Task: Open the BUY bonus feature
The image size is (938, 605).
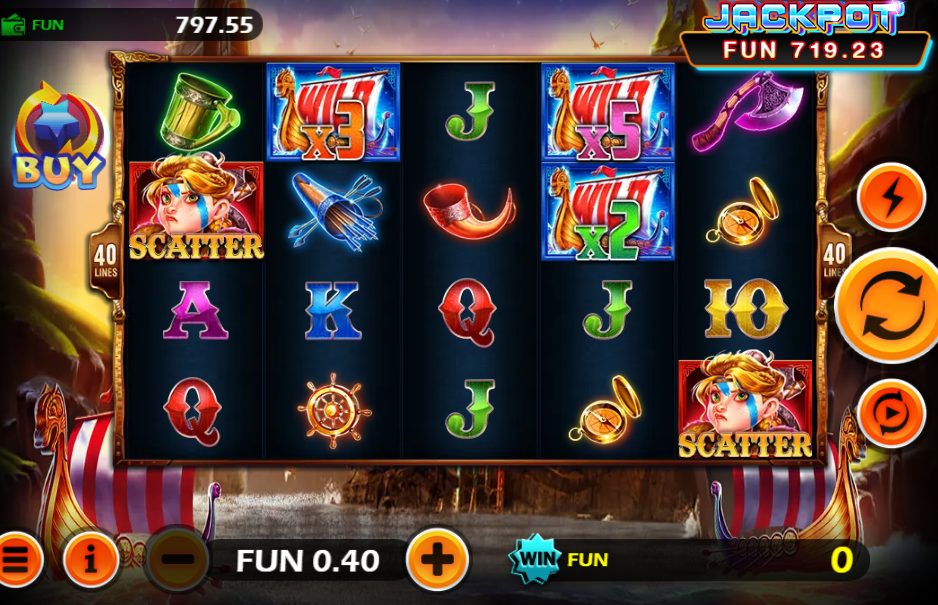Action: tap(57, 137)
